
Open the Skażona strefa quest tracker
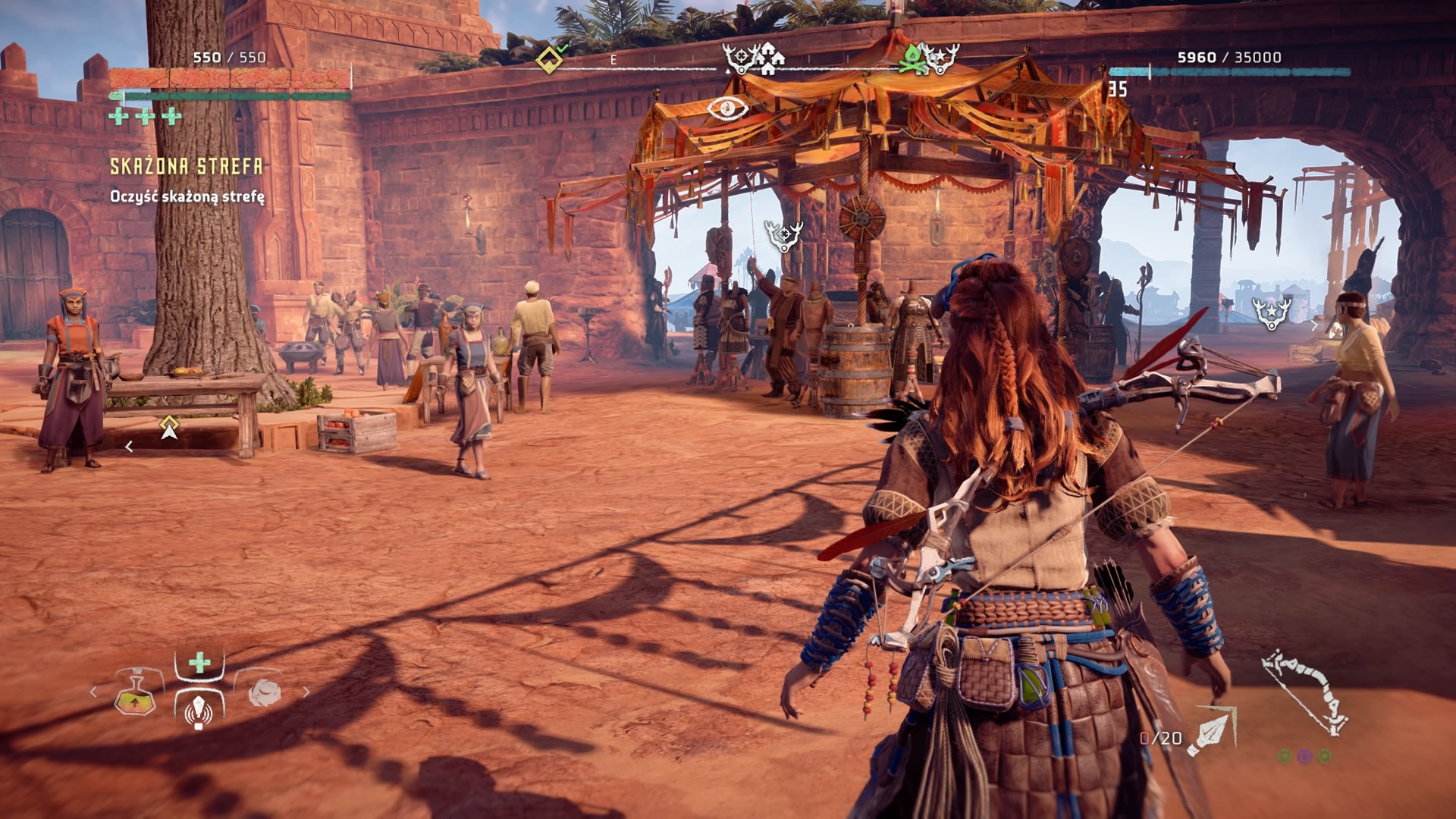pos(187,167)
